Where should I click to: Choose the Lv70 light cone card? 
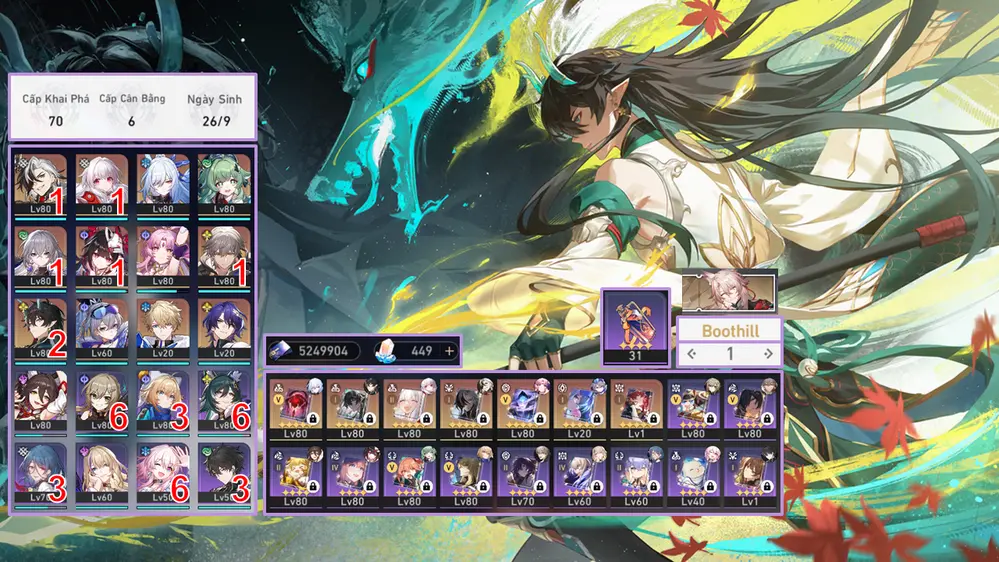523,476
